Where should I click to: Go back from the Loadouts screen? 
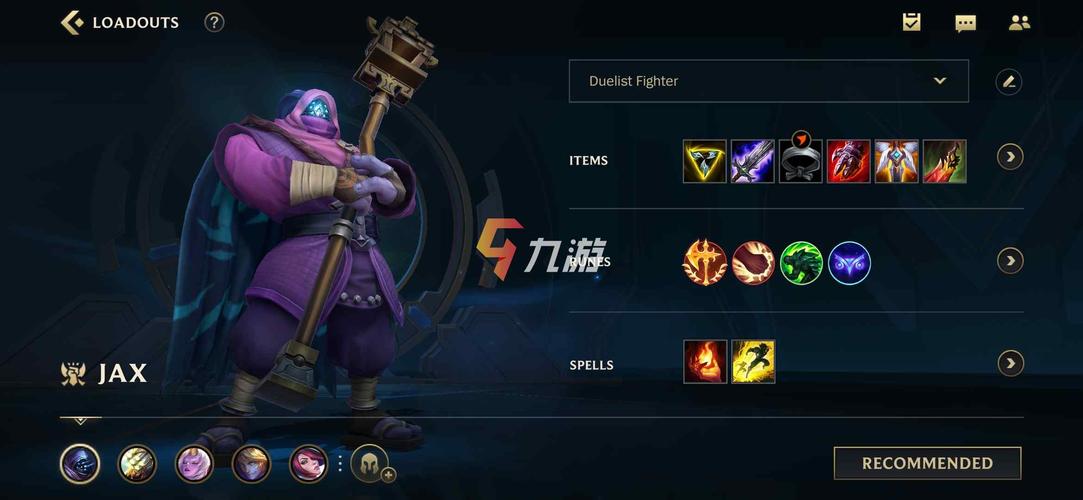(72, 22)
